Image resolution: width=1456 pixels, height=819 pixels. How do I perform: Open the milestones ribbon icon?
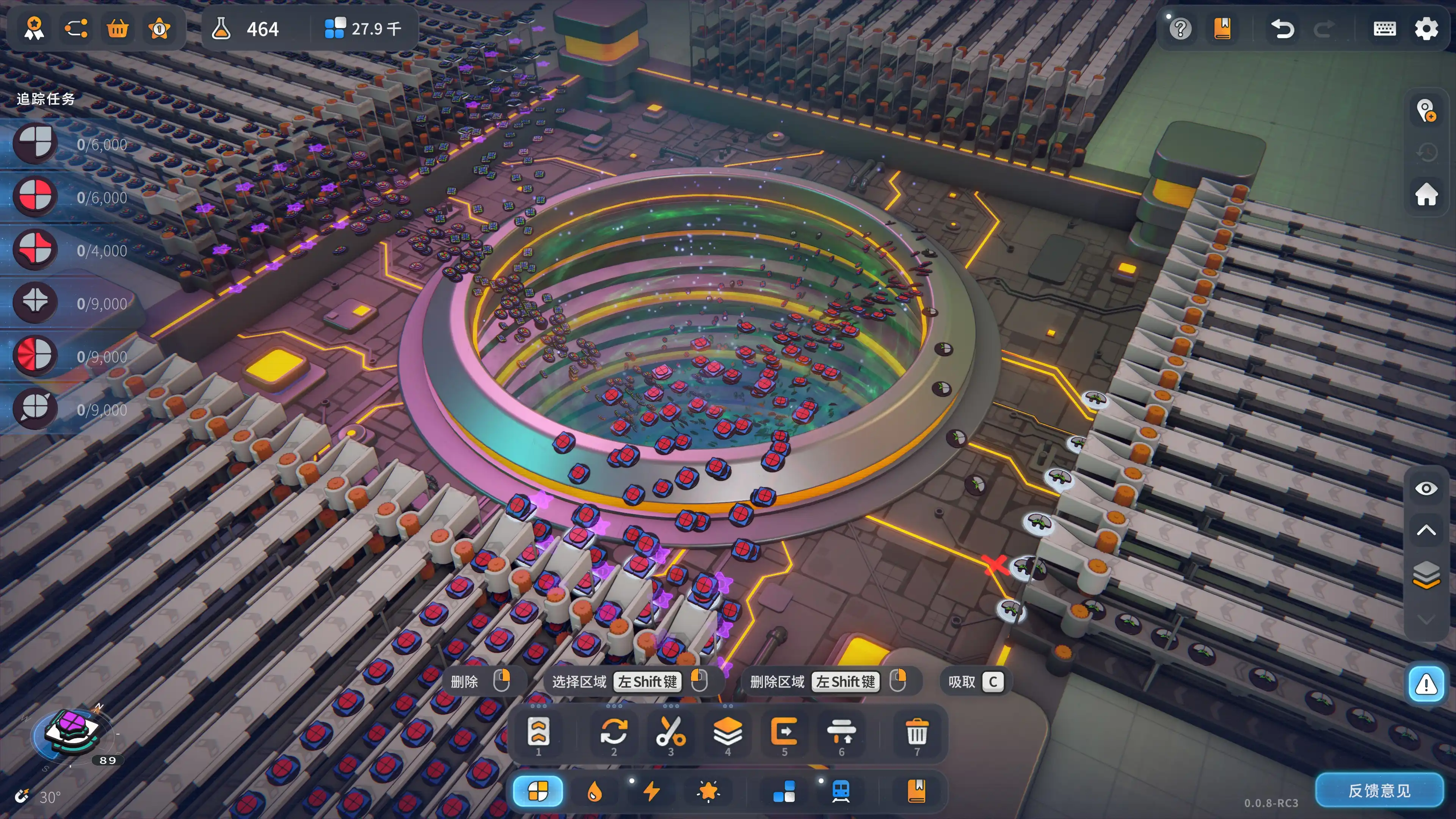pos(35,28)
